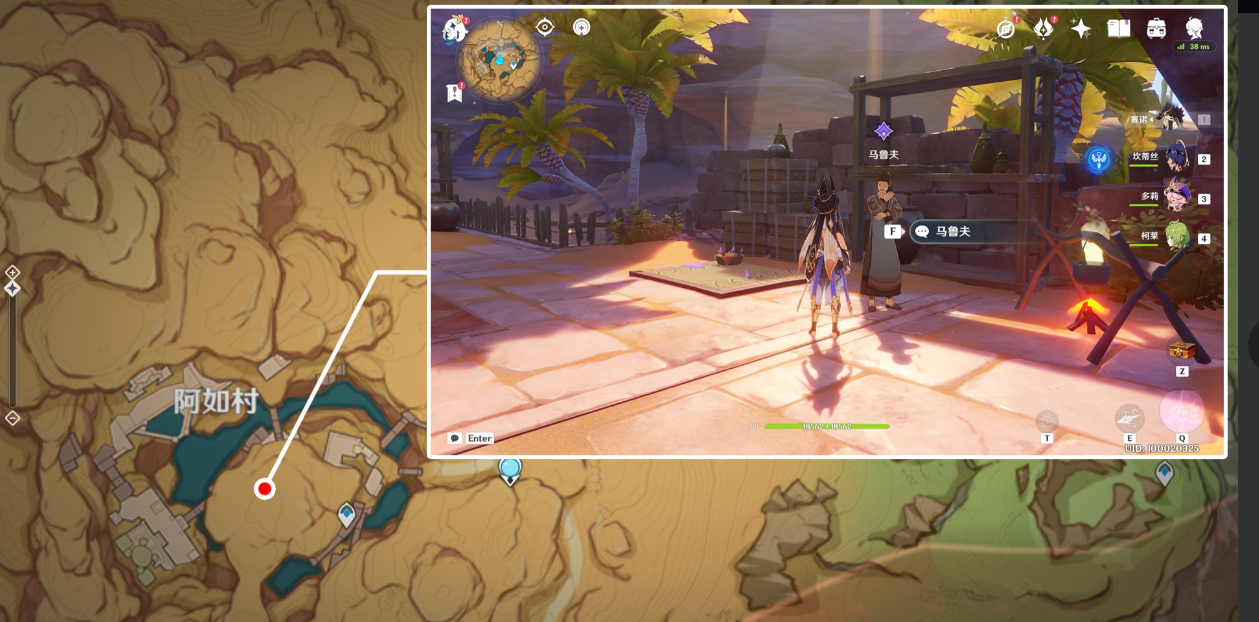The image size is (1259, 622).
Task: Use the elemental skill icon
Action: tap(1130, 418)
